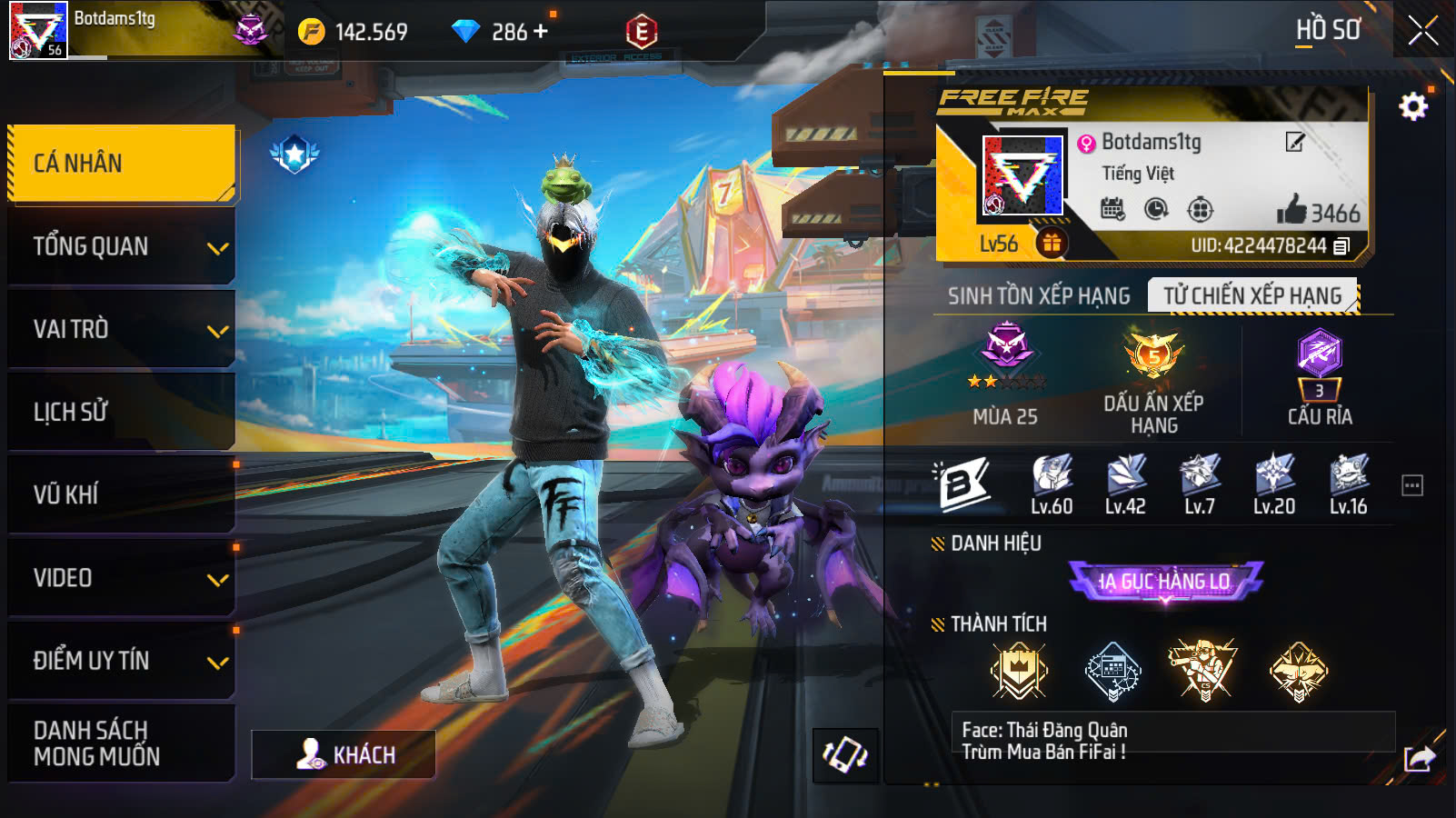
Task: Open ĐIỂM UY TÍN section
Action: click(121, 661)
